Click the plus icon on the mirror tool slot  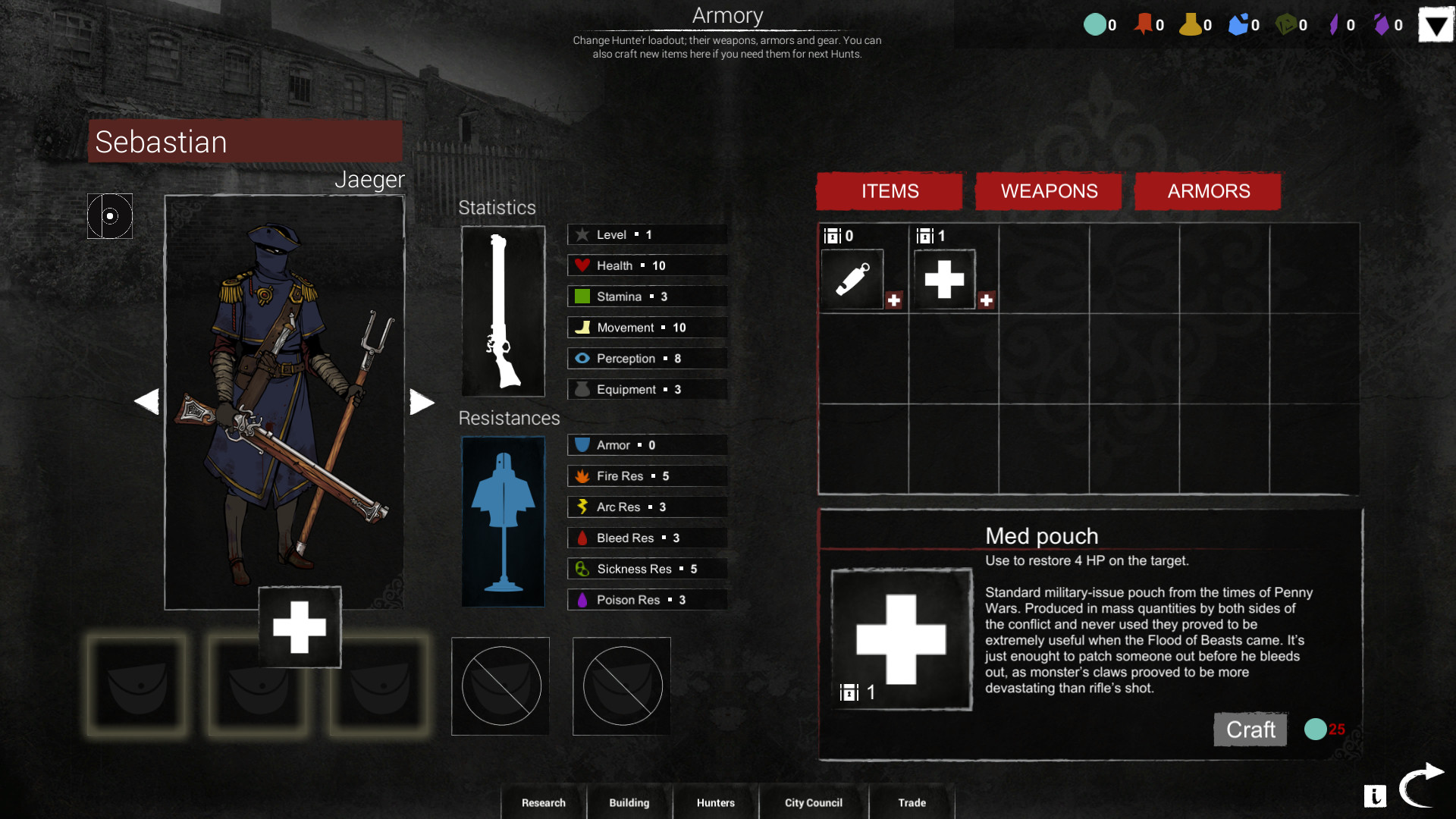895,300
